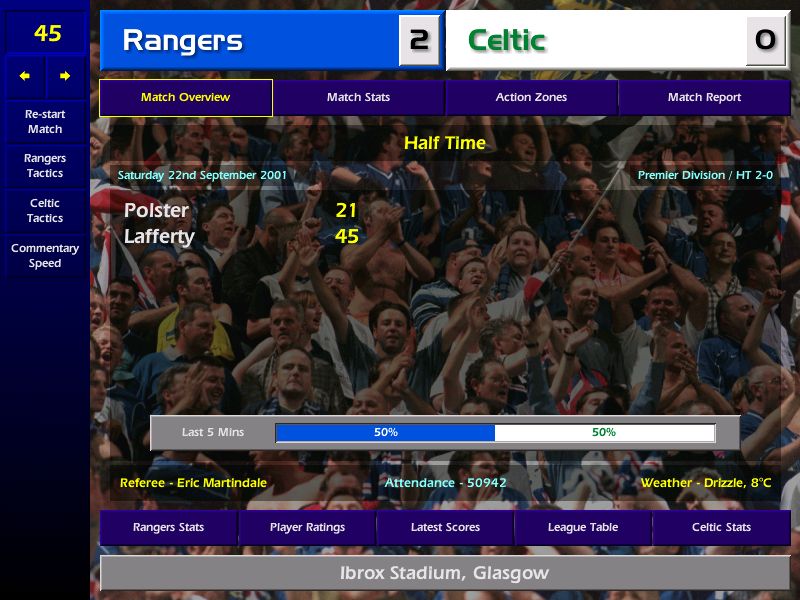The width and height of the screenshot is (800, 600).
Task: Select goalscorer Polster
Action: click(156, 211)
